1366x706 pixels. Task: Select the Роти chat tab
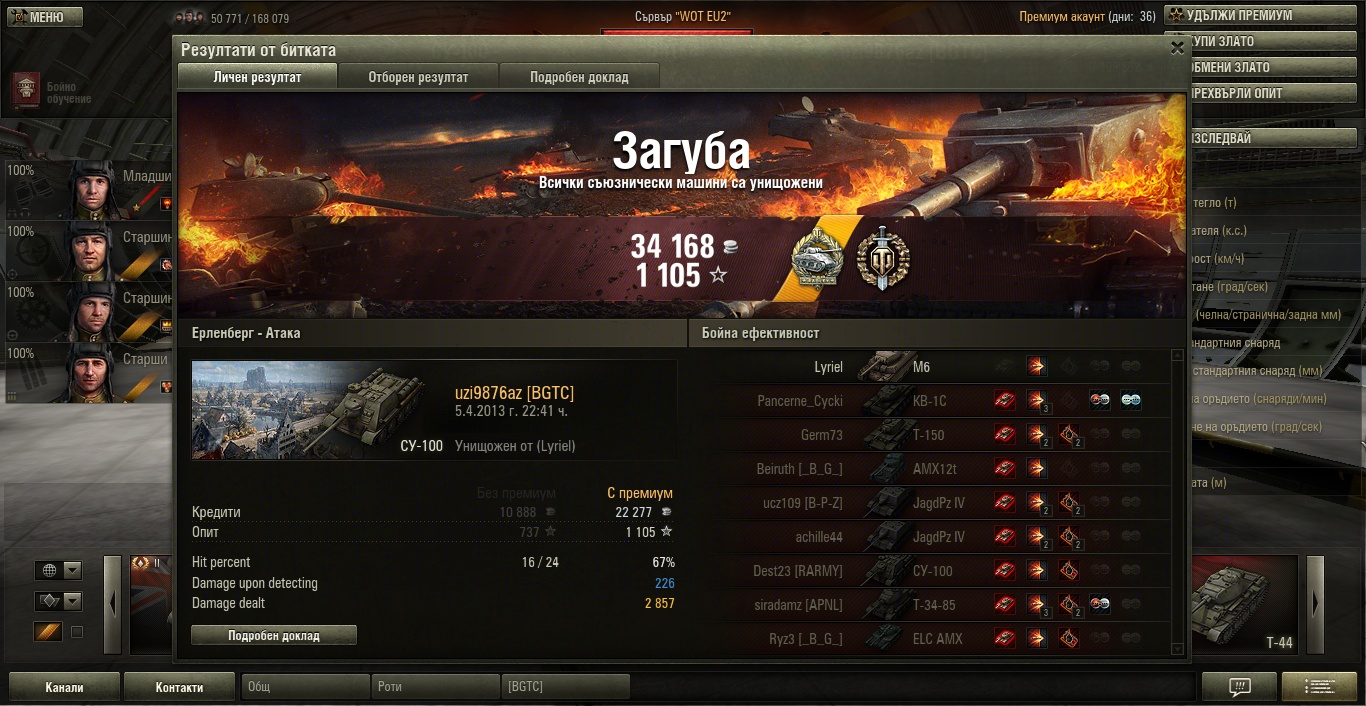point(436,687)
